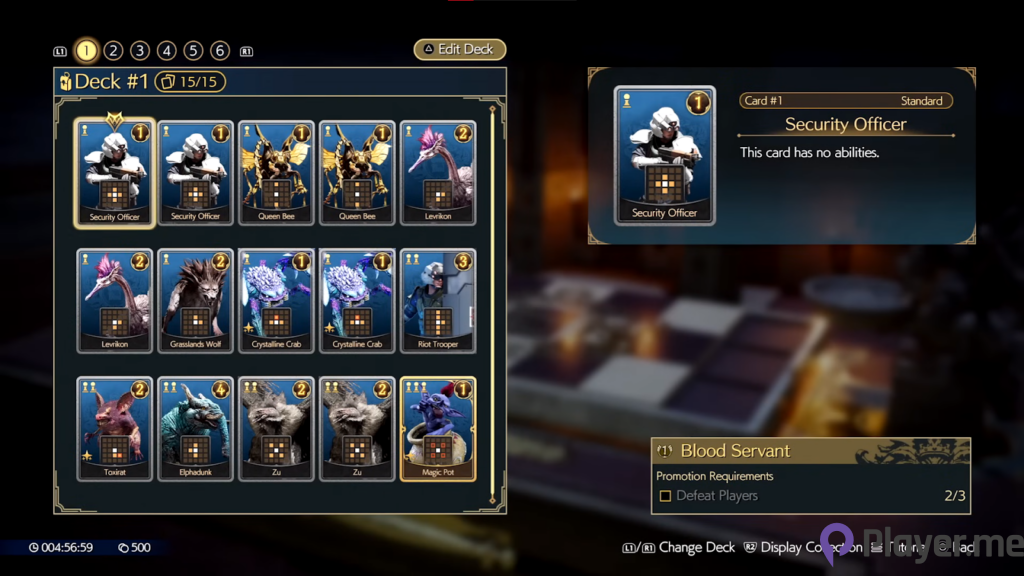
Task: Switch to deck tab 3
Action: (x=140, y=51)
